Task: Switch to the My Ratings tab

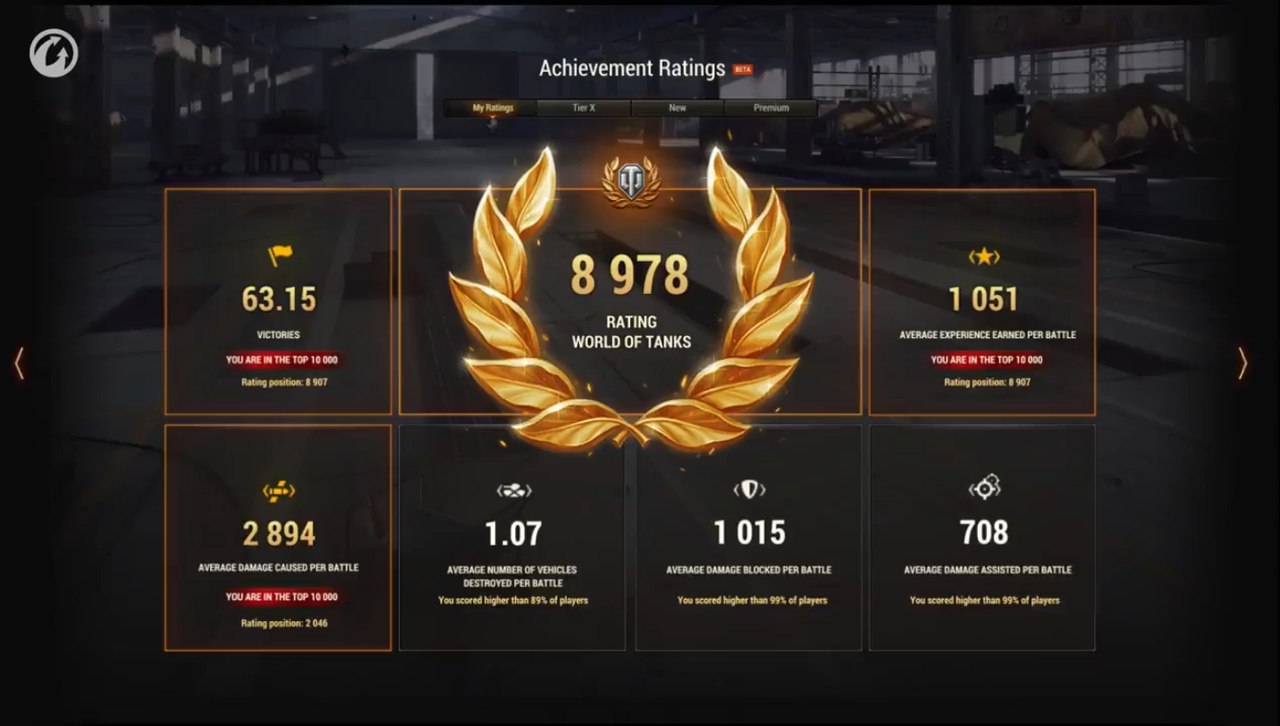Action: click(492, 108)
